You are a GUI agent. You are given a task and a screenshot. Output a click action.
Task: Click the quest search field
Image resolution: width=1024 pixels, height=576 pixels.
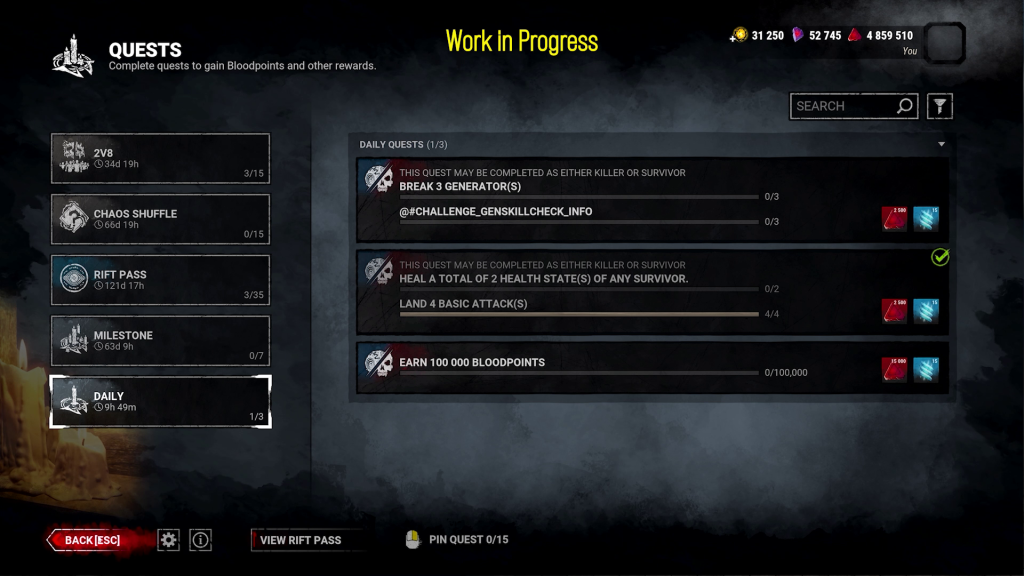[x=843, y=106]
